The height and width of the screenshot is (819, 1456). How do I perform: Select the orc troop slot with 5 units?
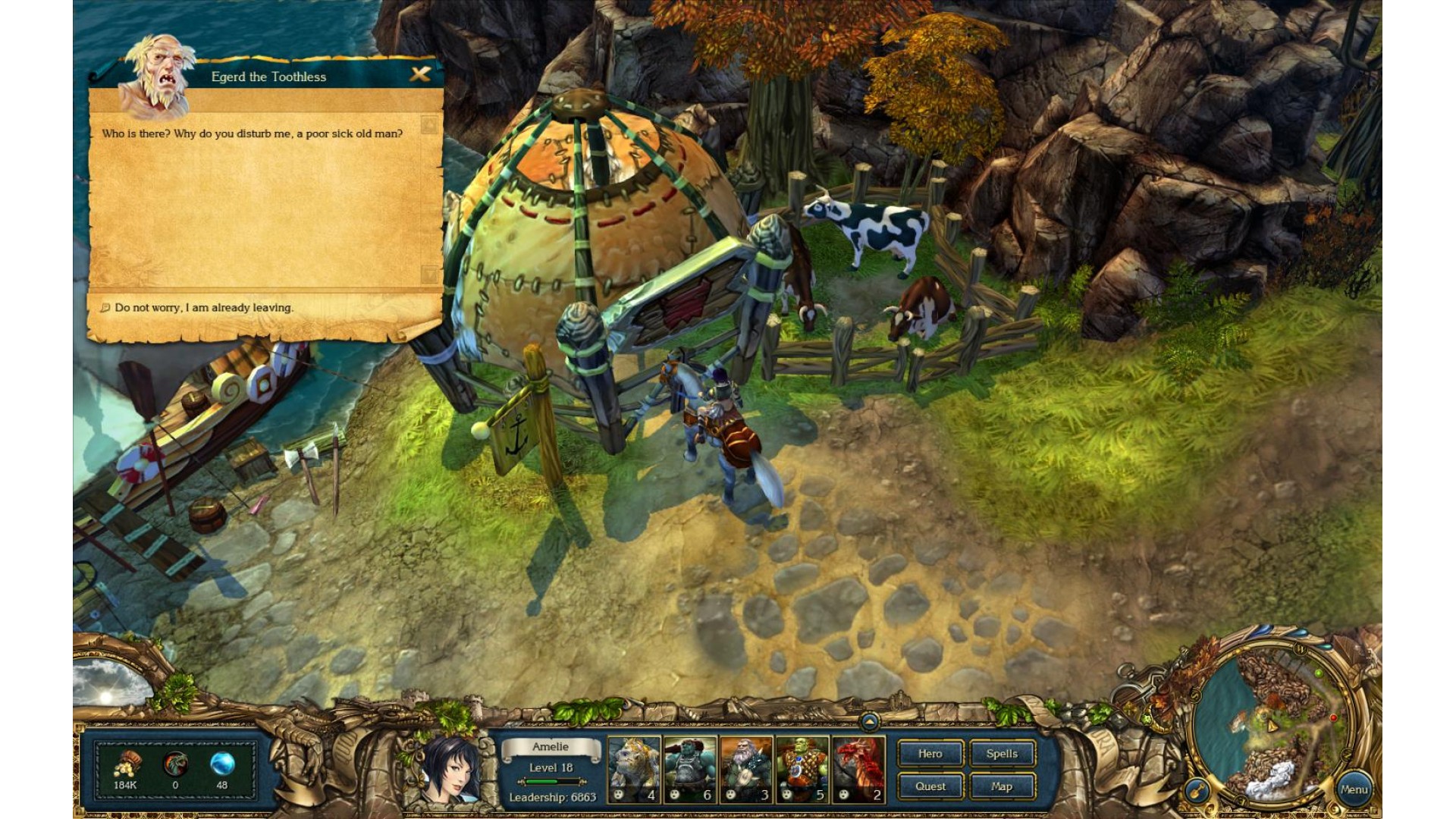point(802,770)
